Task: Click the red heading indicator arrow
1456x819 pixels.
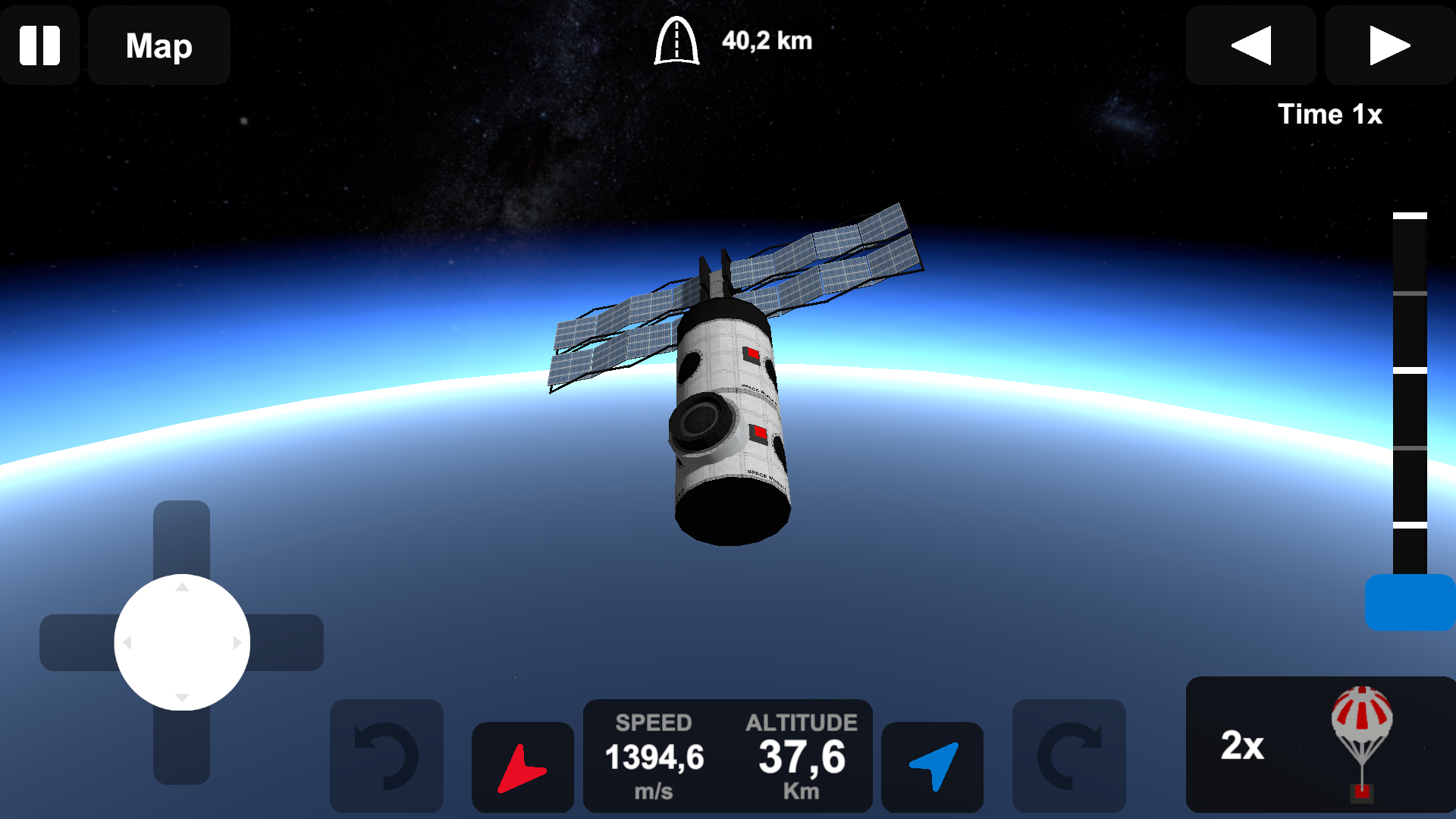Action: [x=522, y=766]
